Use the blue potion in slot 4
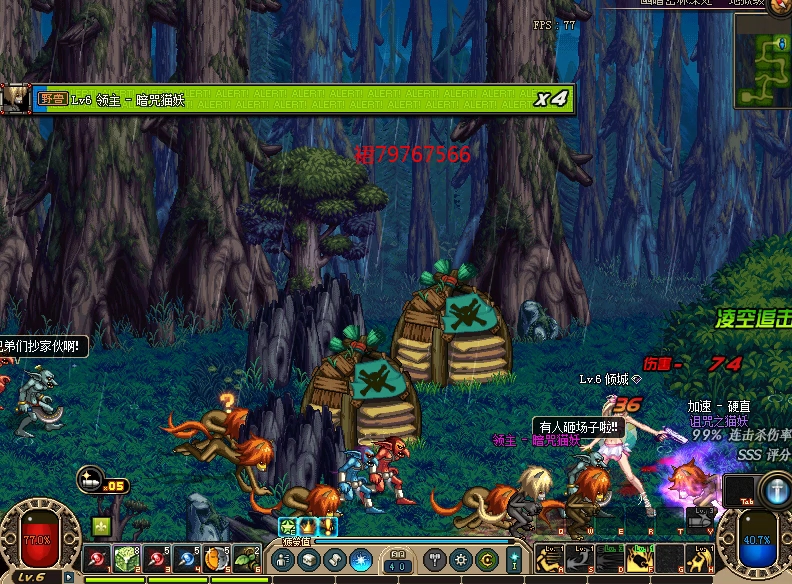This screenshot has height=584, width=792. tap(187, 558)
